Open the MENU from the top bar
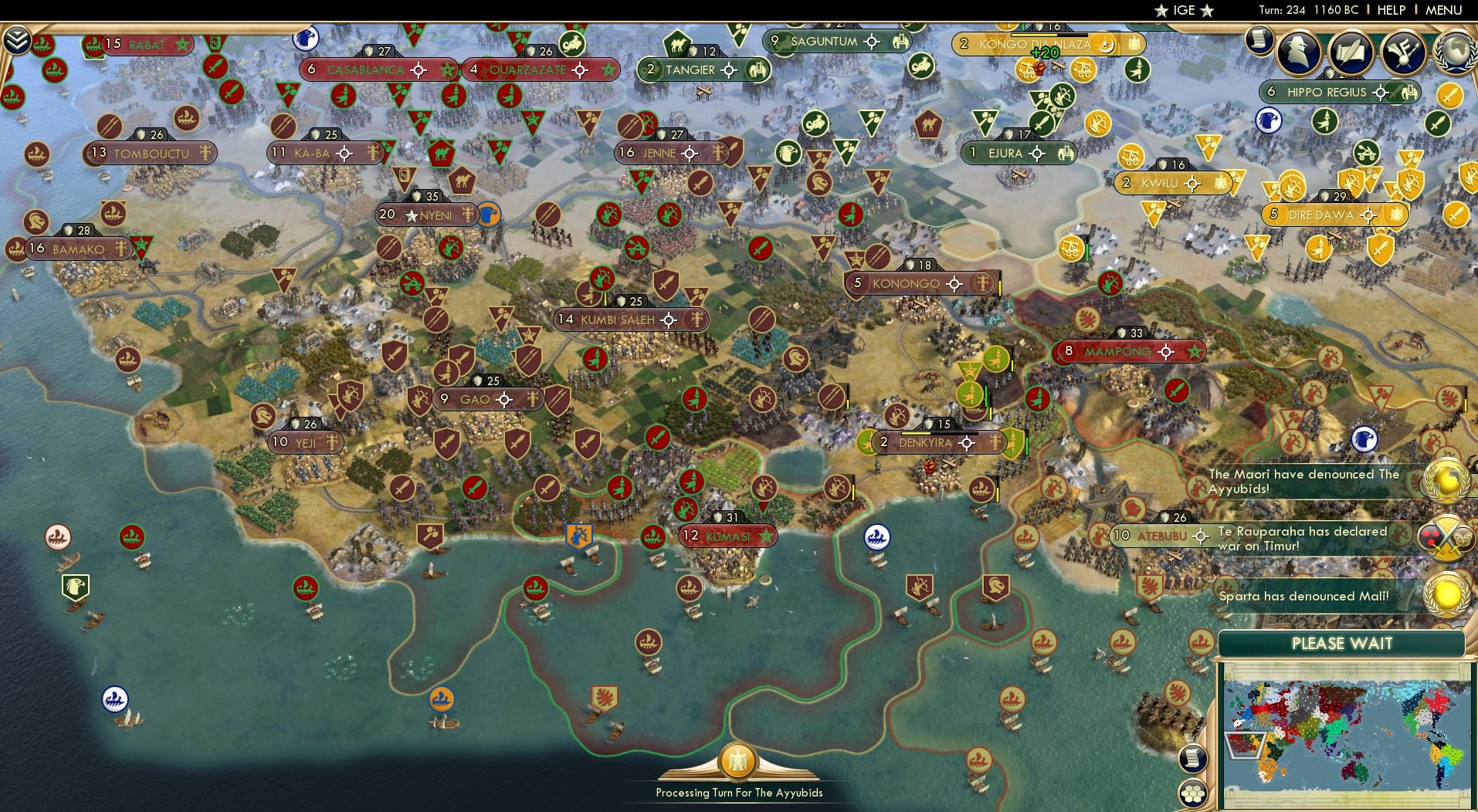 1443,10
